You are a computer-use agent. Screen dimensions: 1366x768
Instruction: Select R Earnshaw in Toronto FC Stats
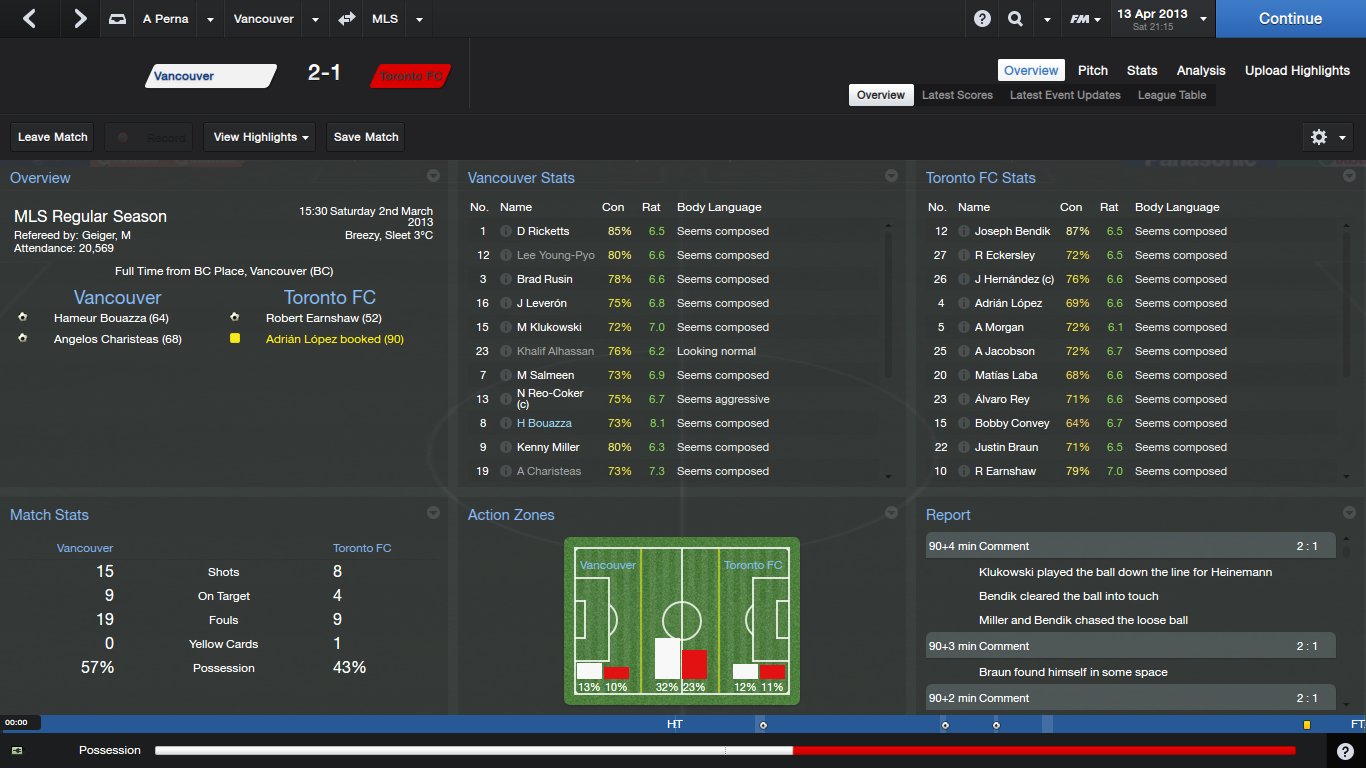1005,471
